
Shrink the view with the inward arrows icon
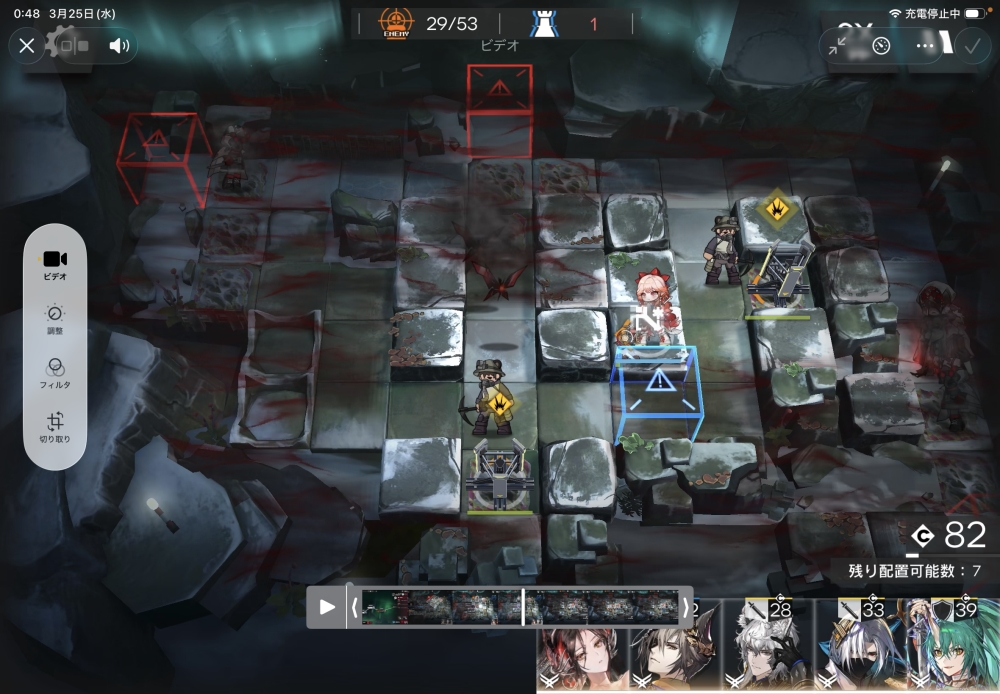[x=838, y=46]
